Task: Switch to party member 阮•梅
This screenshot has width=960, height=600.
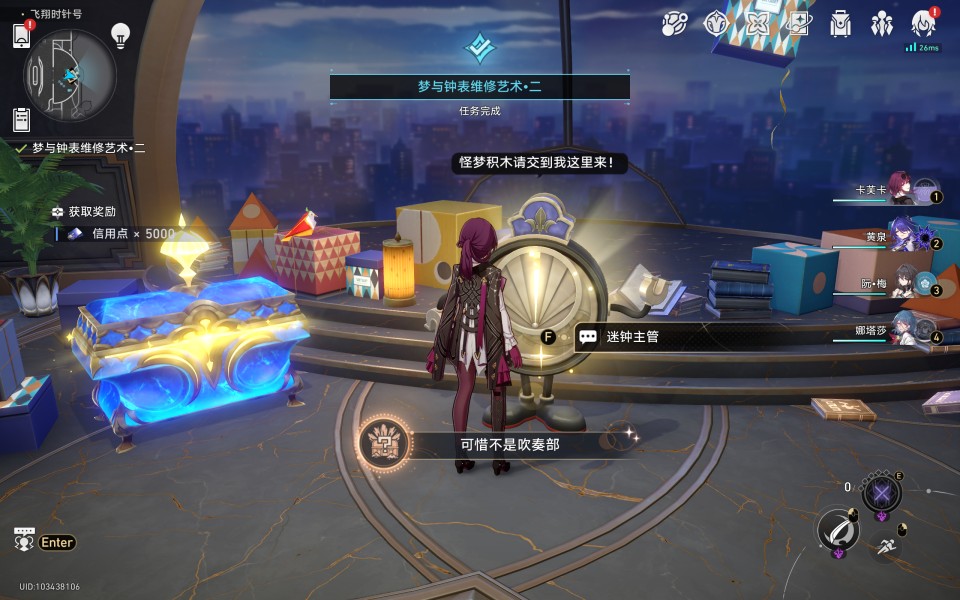Action: point(904,283)
